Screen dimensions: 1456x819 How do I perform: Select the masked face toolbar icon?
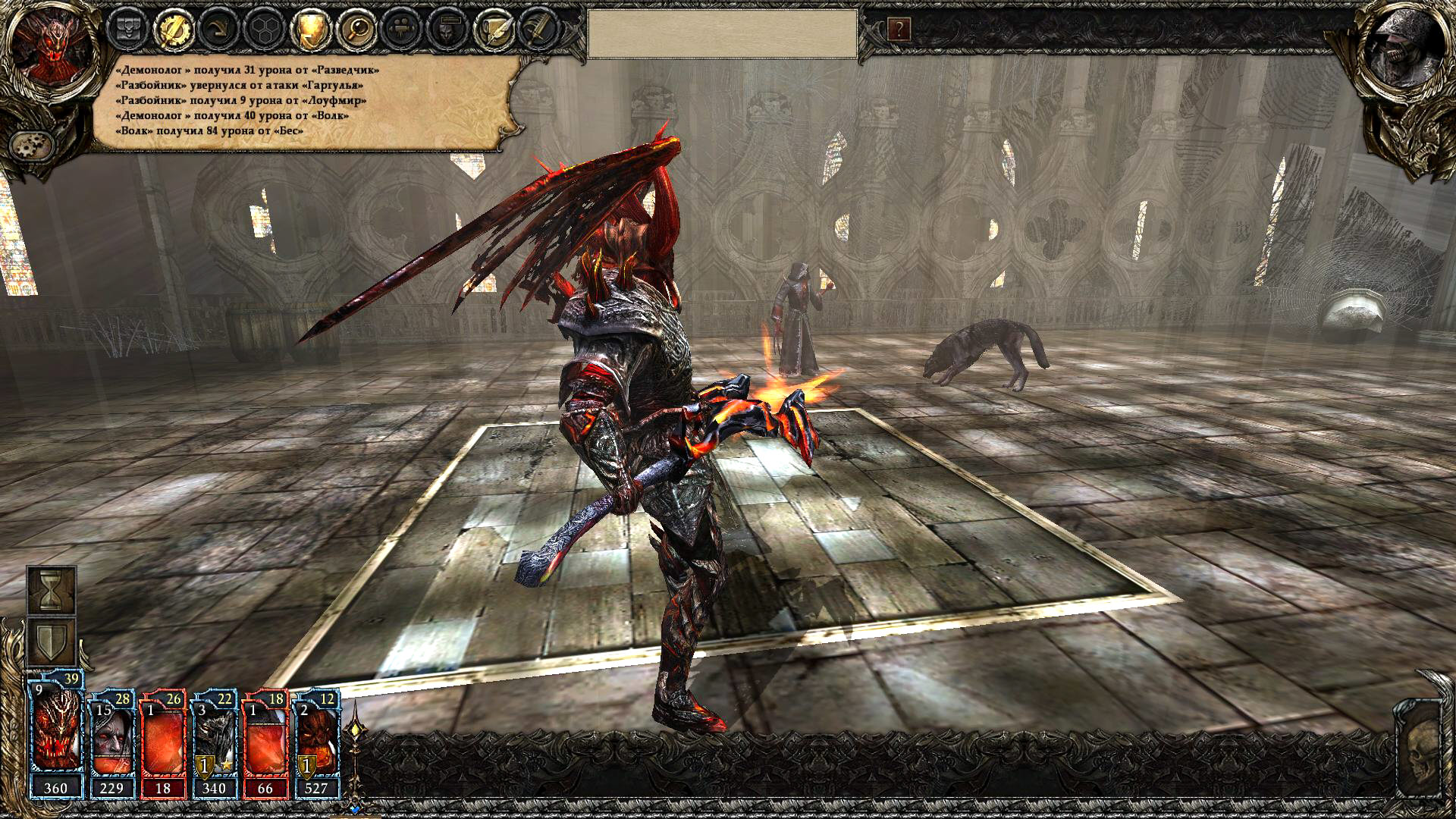pyautogui.click(x=446, y=30)
